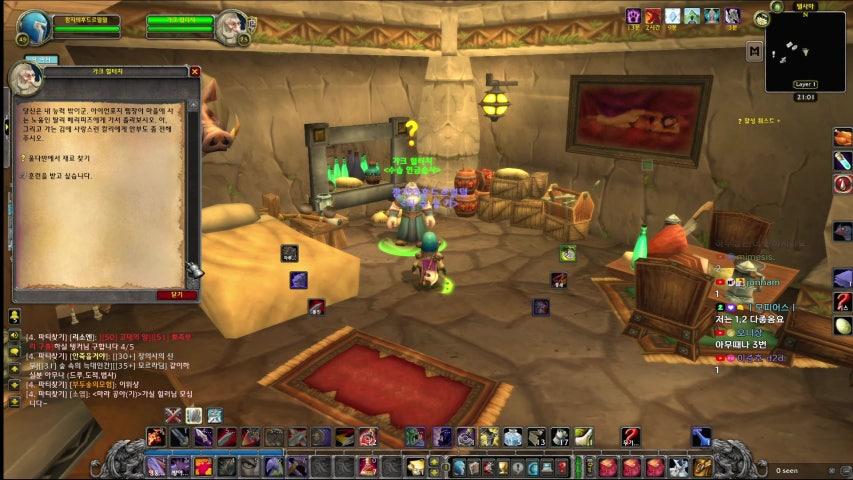The height and width of the screenshot is (480, 853).
Task: Click the purple paw buff icon
Action: [x=633, y=16]
